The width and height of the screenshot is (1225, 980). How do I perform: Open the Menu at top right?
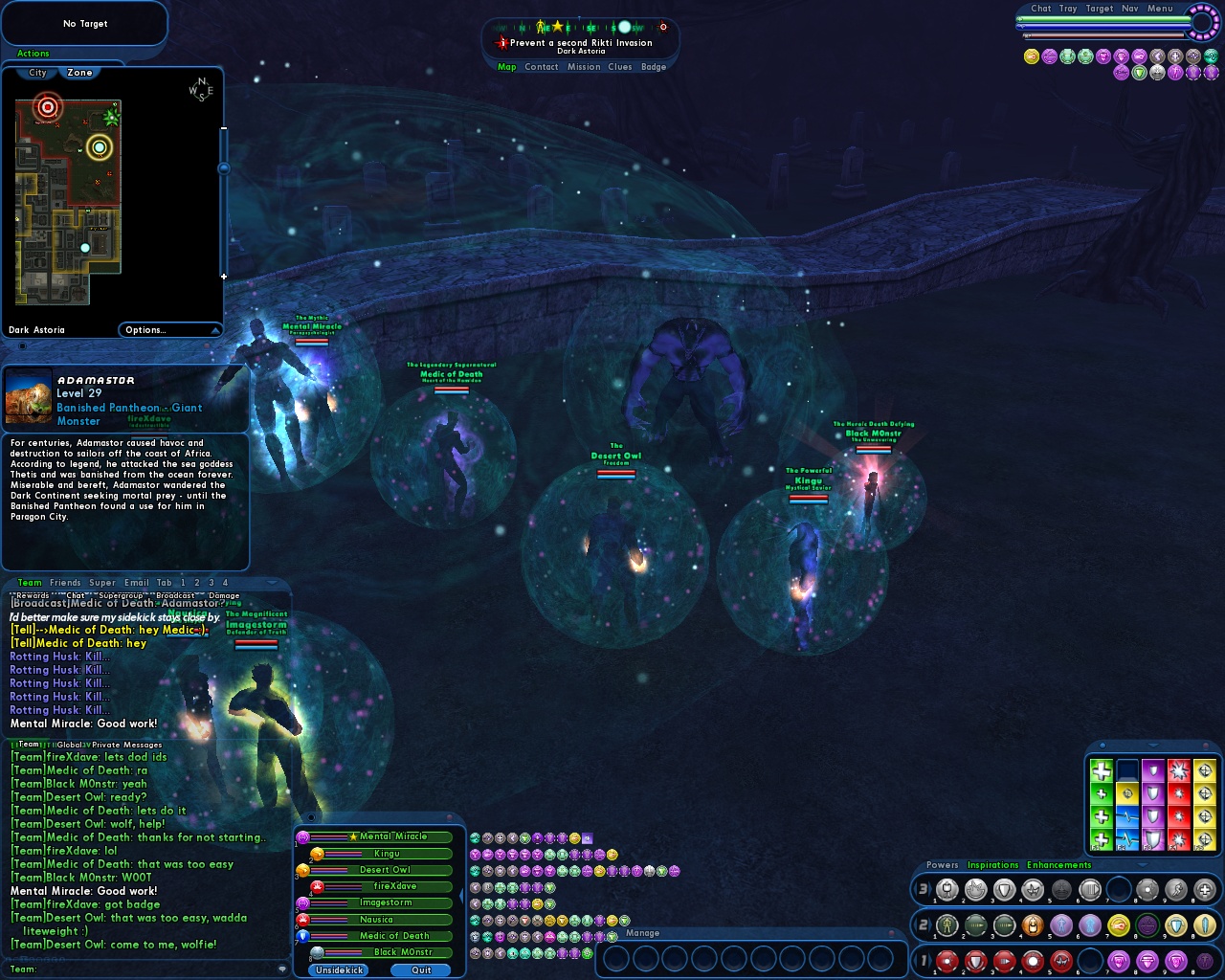(1160, 9)
